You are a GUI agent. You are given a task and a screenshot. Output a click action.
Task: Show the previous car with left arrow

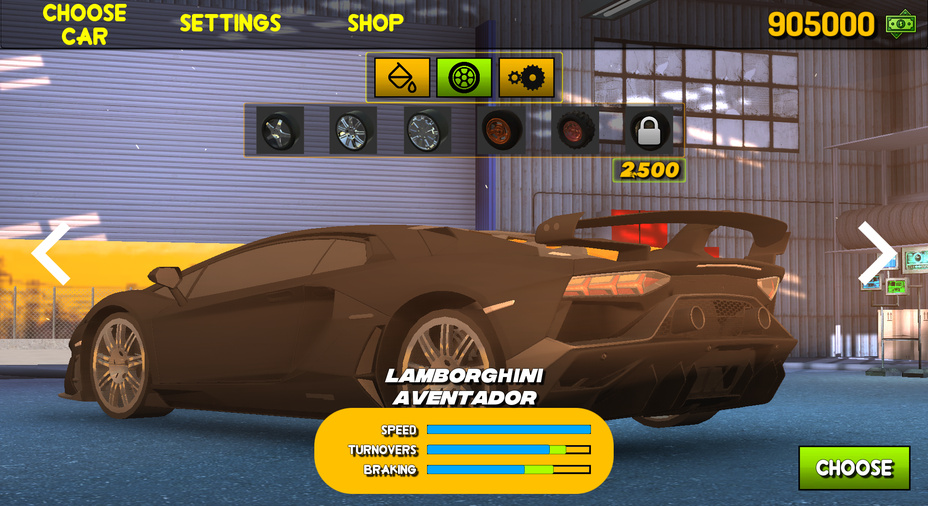click(51, 254)
